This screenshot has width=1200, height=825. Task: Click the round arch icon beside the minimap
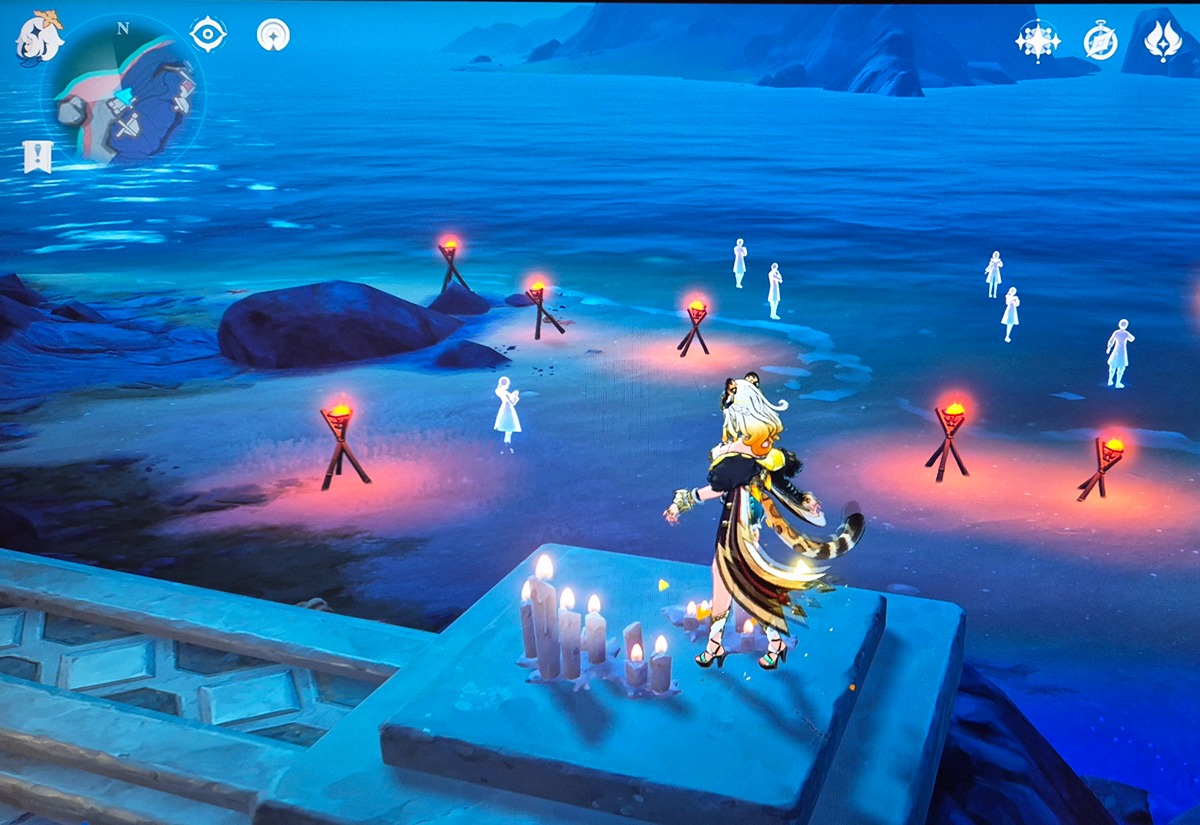pyautogui.click(x=272, y=35)
